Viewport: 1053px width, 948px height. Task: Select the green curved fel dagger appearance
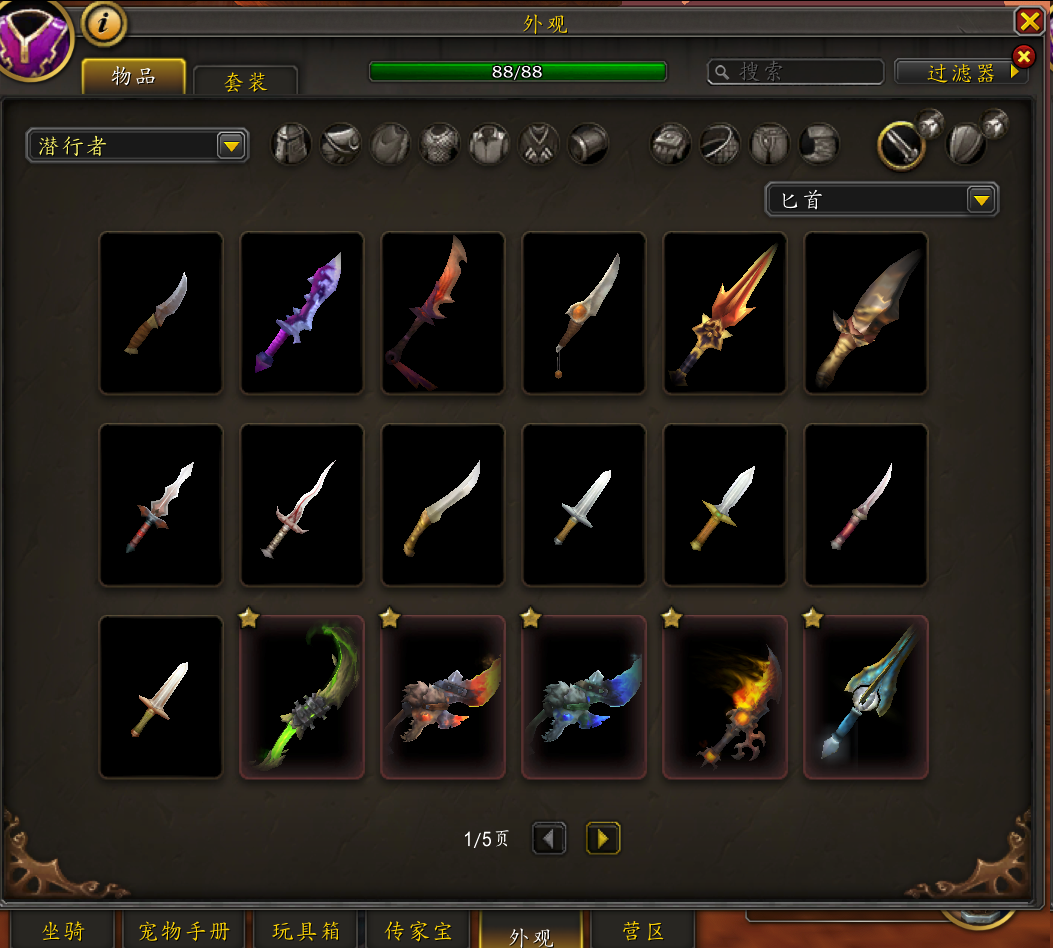(x=302, y=696)
